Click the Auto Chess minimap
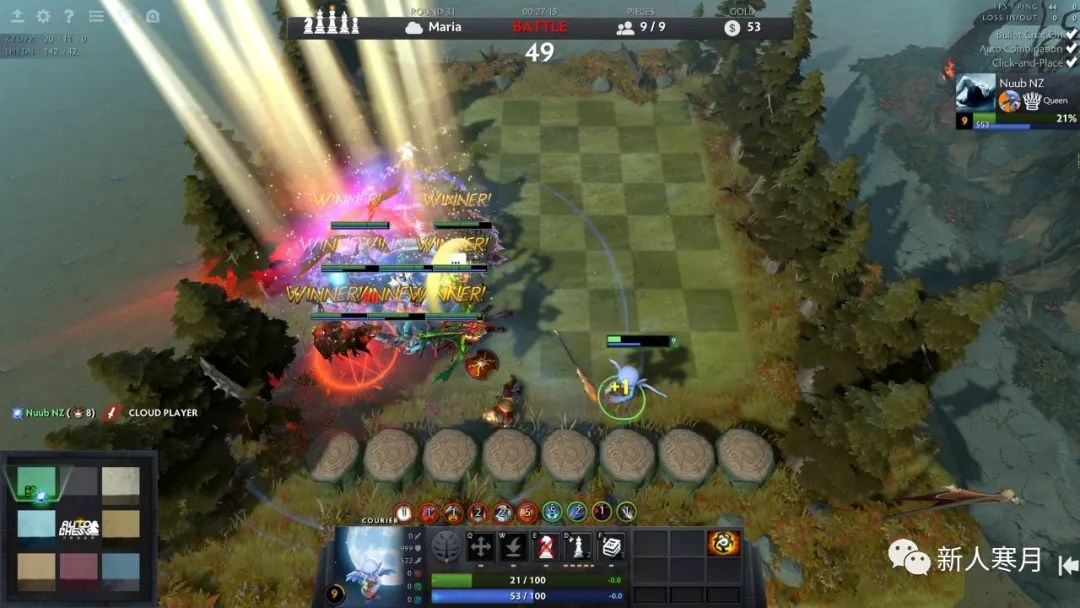 pyautogui.click(x=79, y=526)
